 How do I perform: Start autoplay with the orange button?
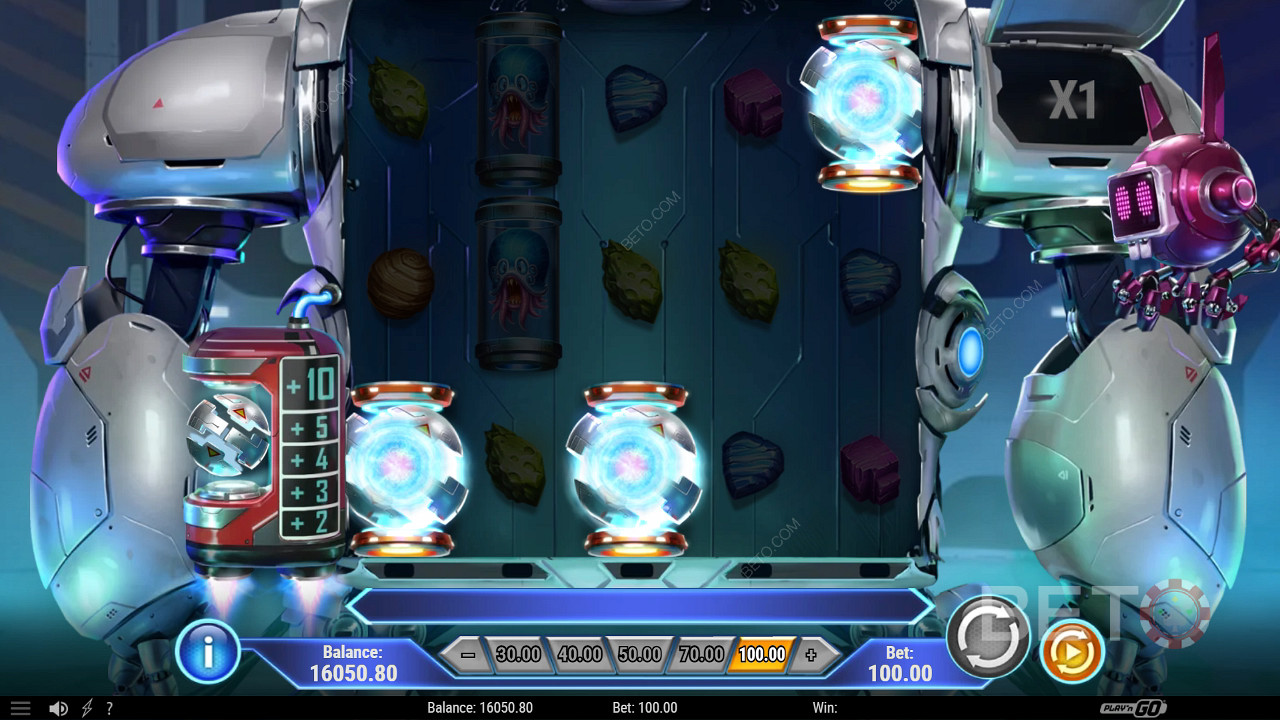1071,652
